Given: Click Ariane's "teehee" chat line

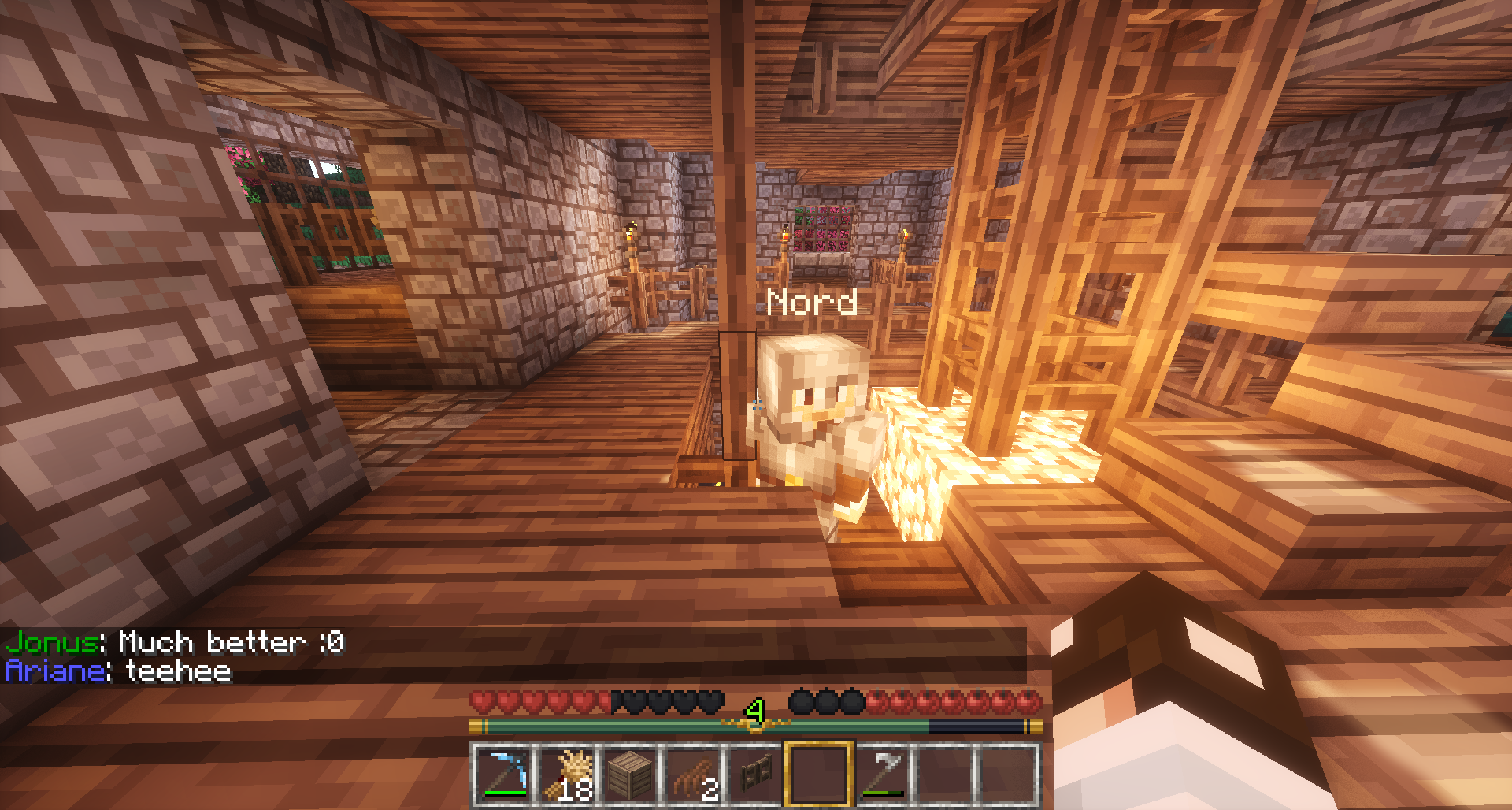Looking at the screenshot, I should coord(119,671).
